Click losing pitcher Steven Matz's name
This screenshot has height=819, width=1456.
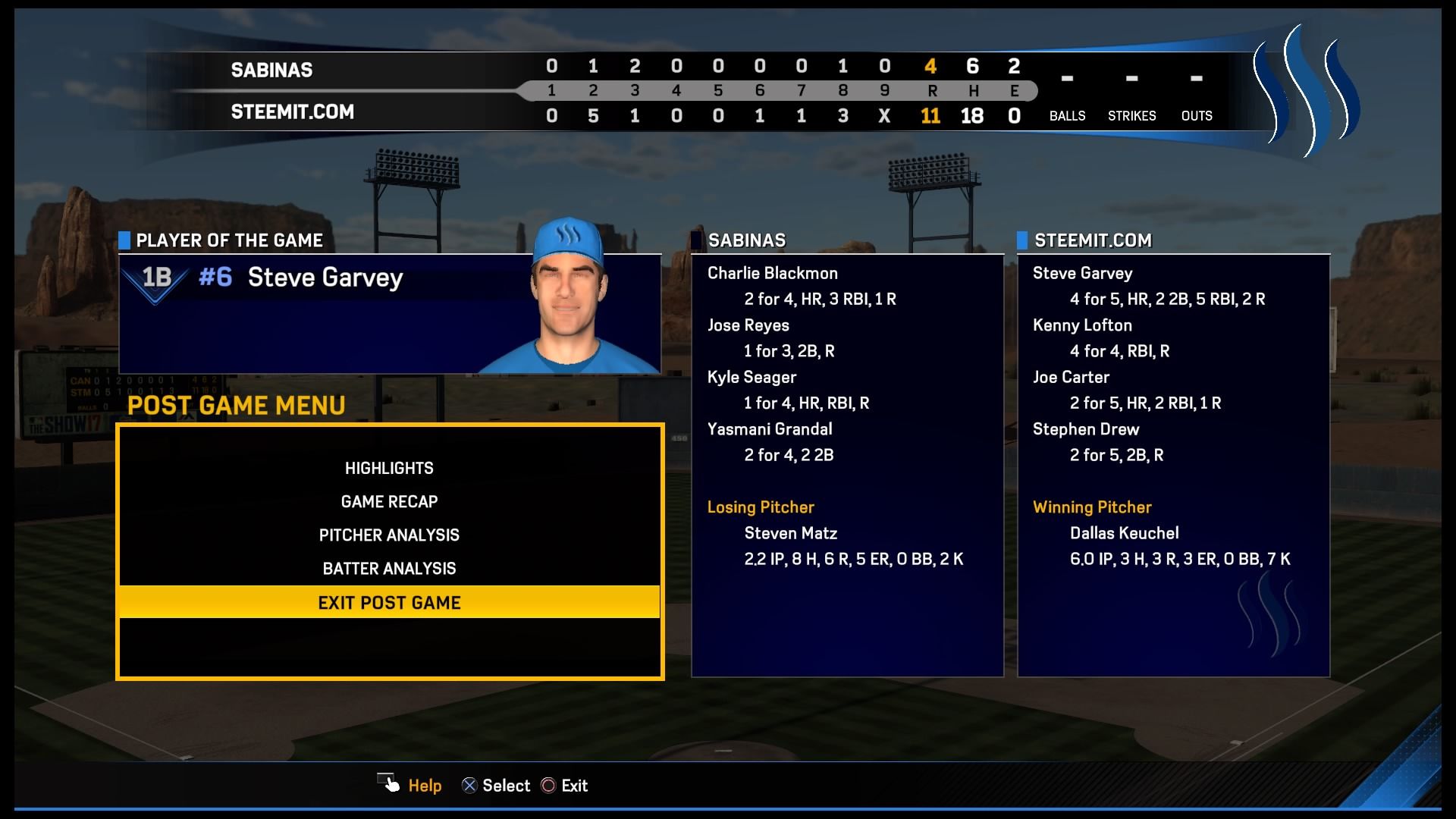(x=790, y=533)
